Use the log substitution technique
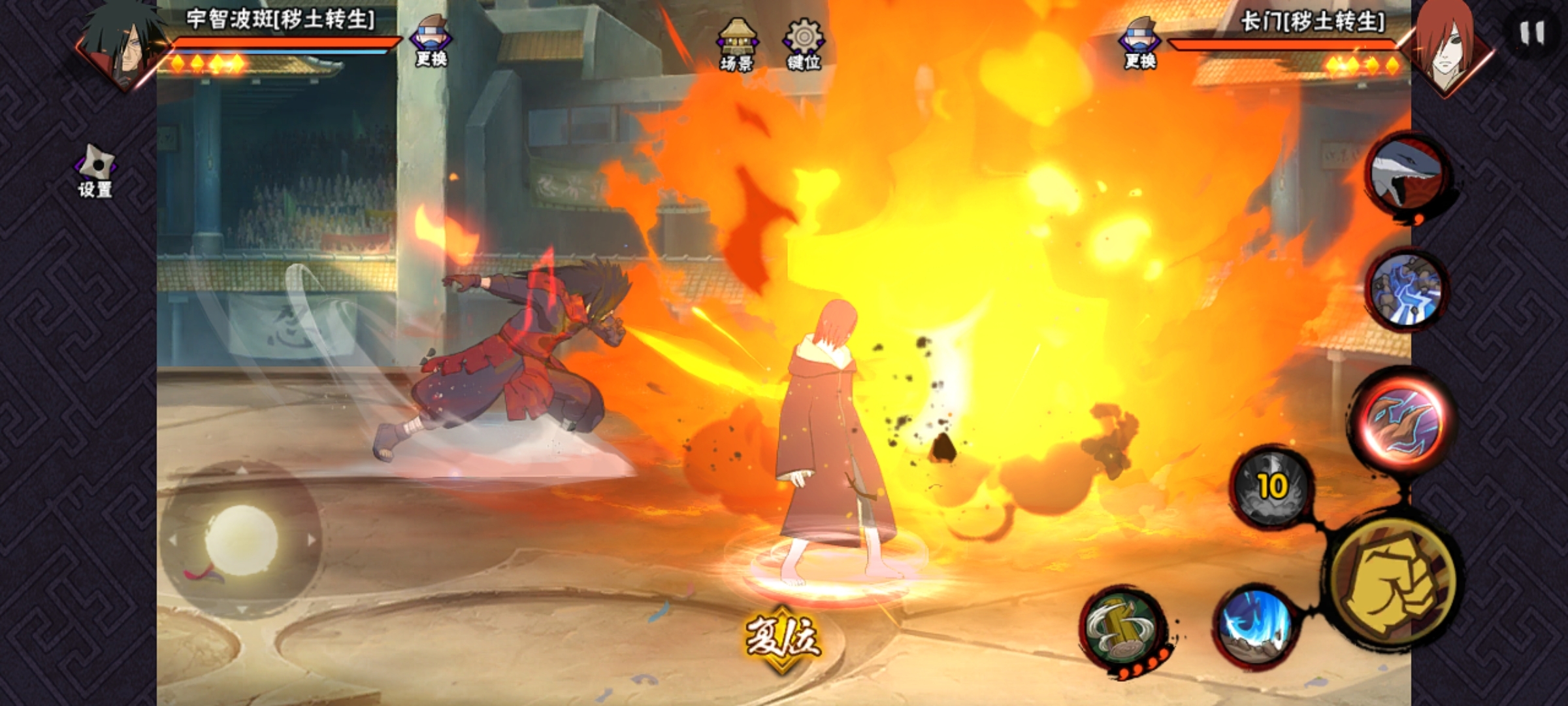1568x706 pixels. coord(1122,629)
